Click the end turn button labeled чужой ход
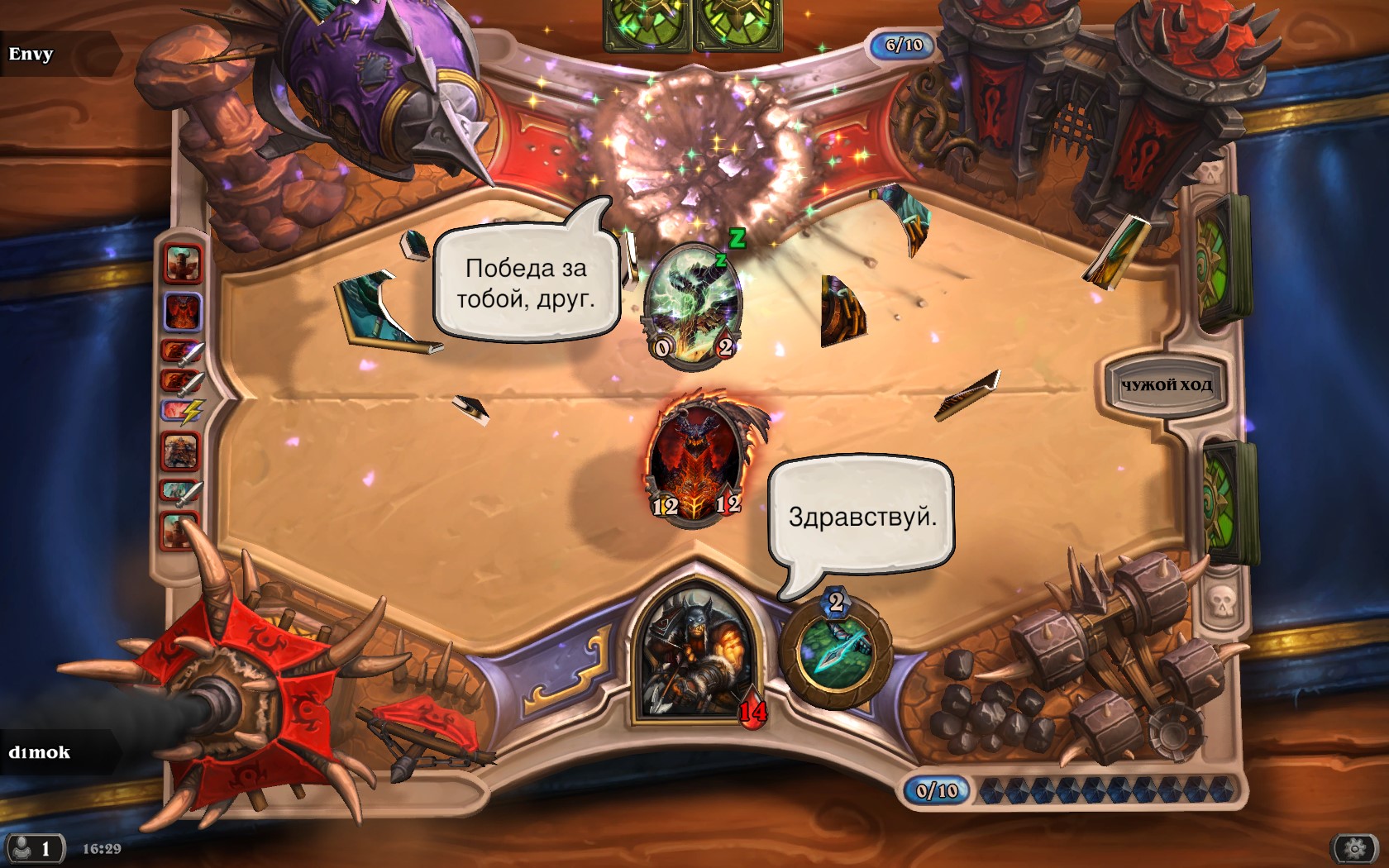 (x=1166, y=385)
